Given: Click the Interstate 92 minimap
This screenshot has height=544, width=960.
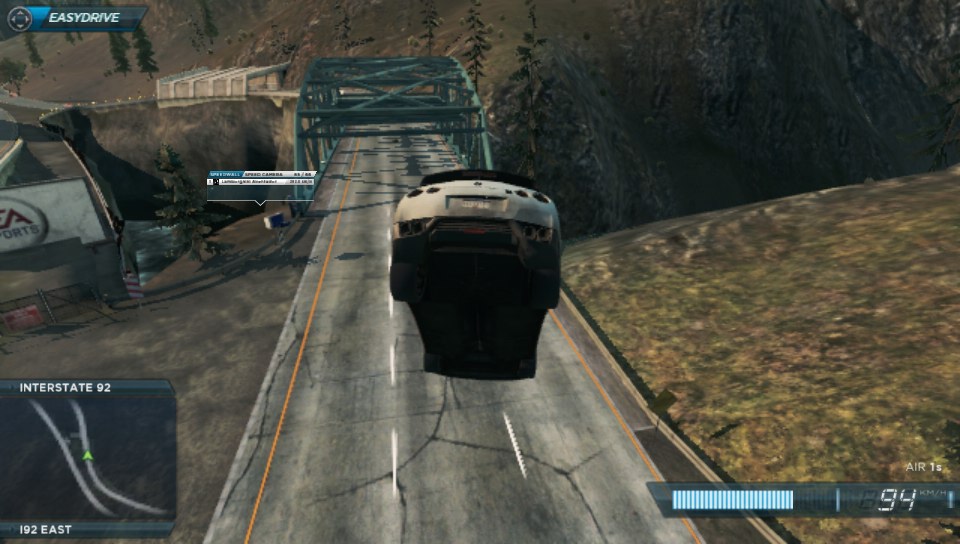Looking at the screenshot, I should [x=88, y=458].
